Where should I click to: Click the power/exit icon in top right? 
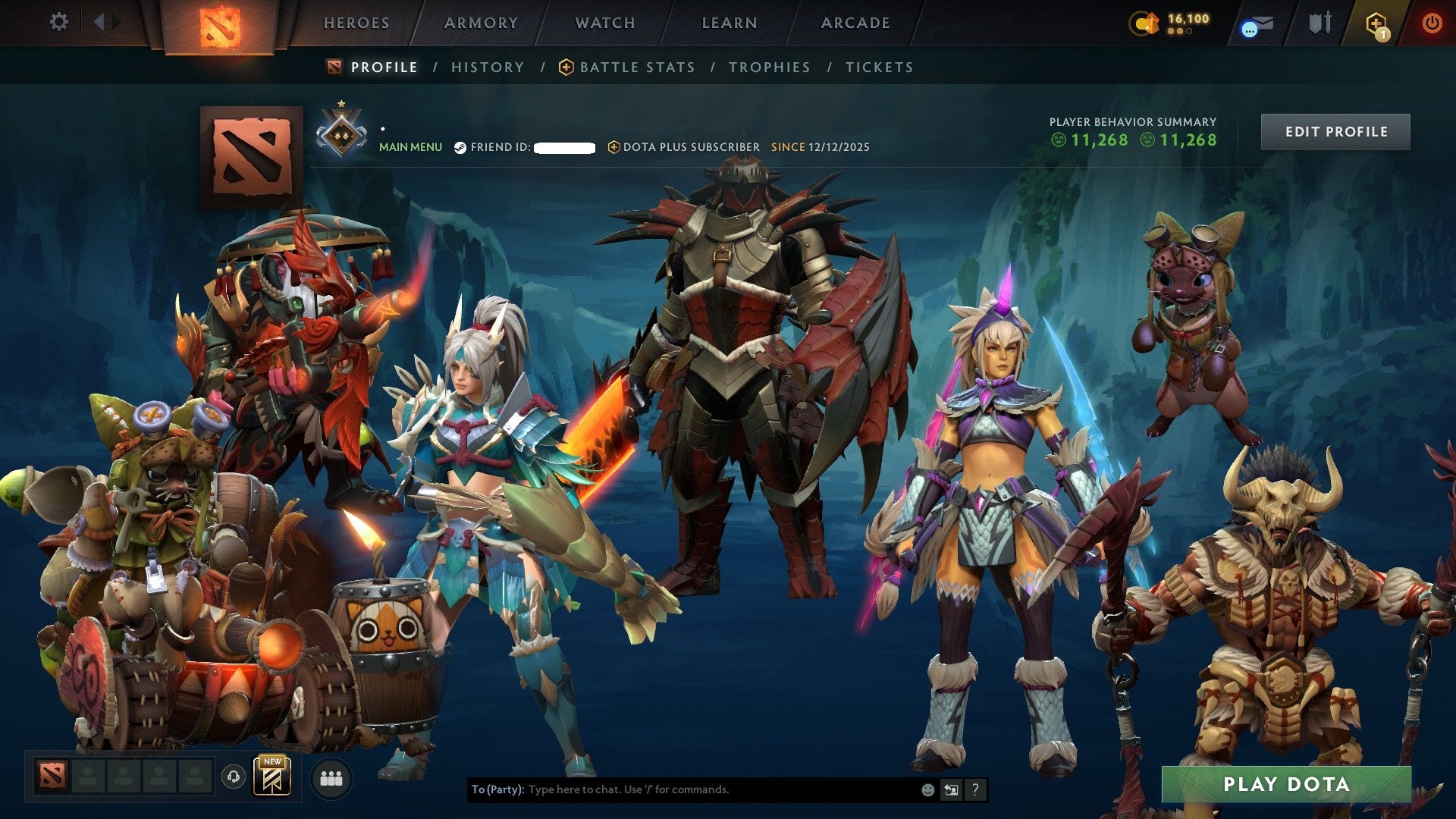click(x=1432, y=23)
